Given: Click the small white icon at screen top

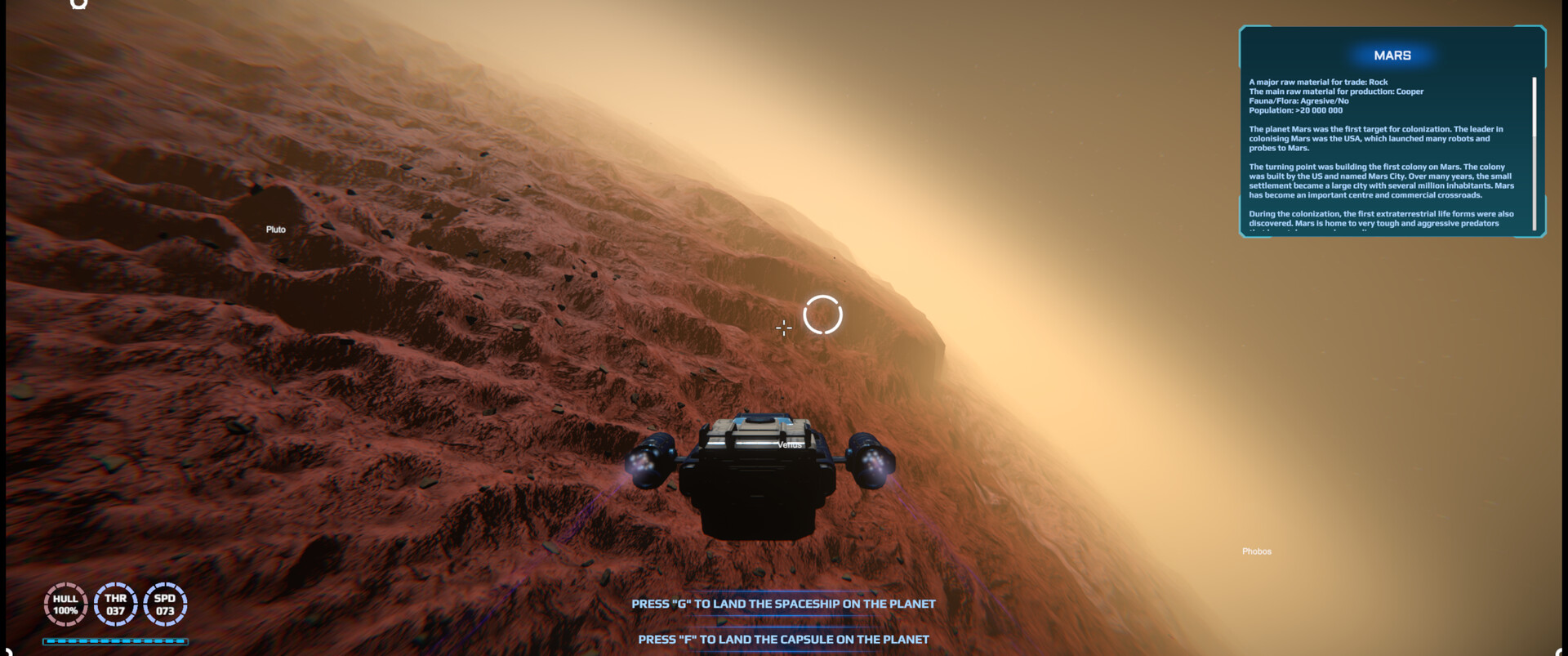Looking at the screenshot, I should click(79, 7).
